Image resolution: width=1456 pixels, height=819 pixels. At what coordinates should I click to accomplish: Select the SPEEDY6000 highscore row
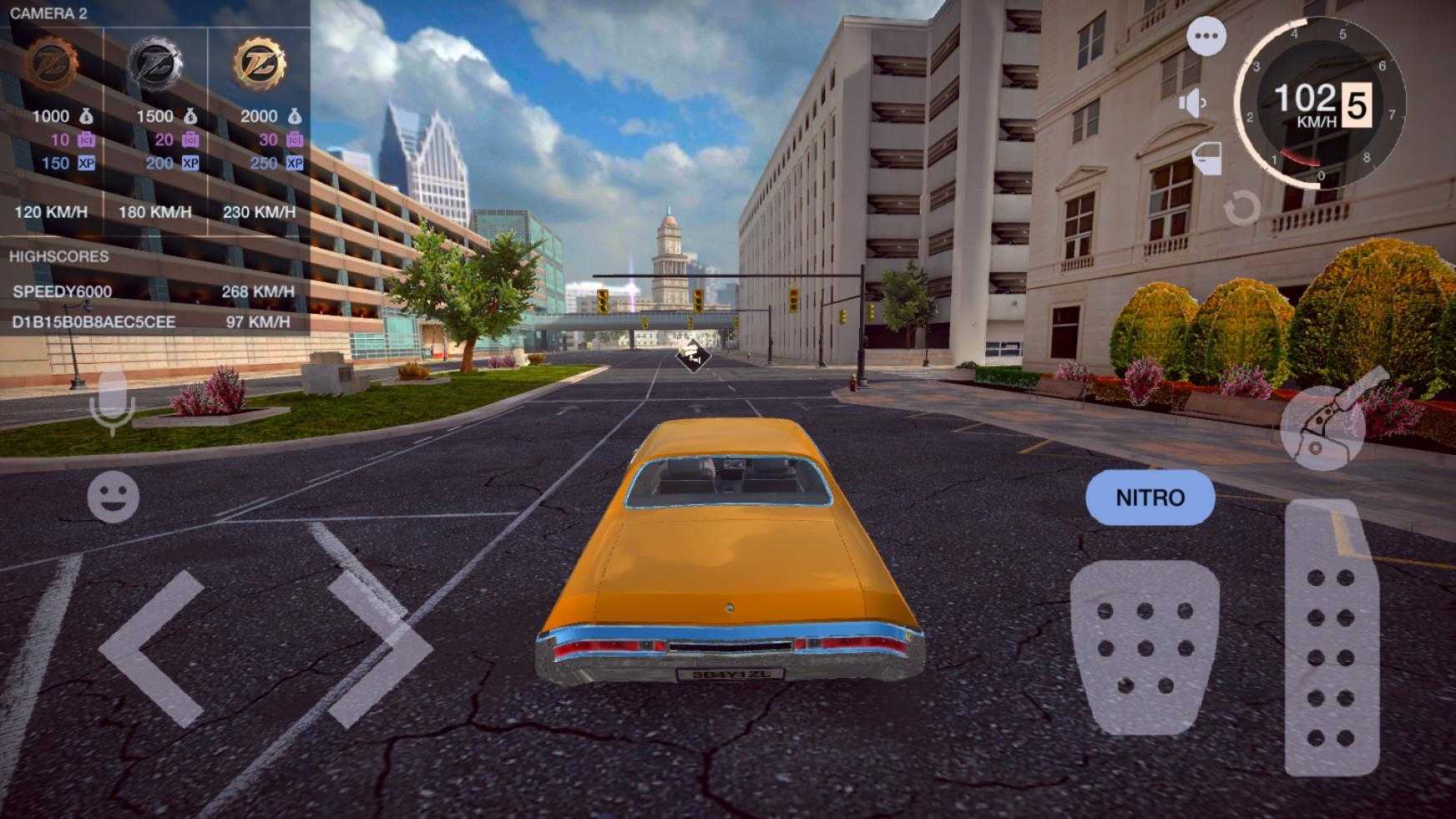pos(154,291)
